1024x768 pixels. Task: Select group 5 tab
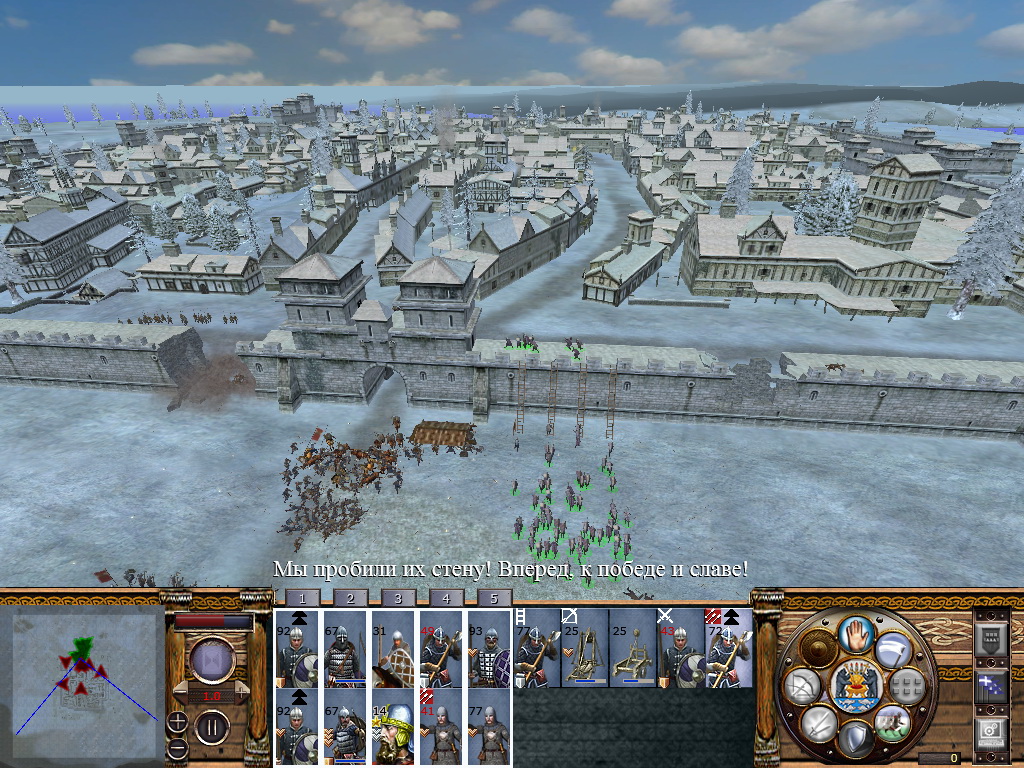pyautogui.click(x=494, y=598)
